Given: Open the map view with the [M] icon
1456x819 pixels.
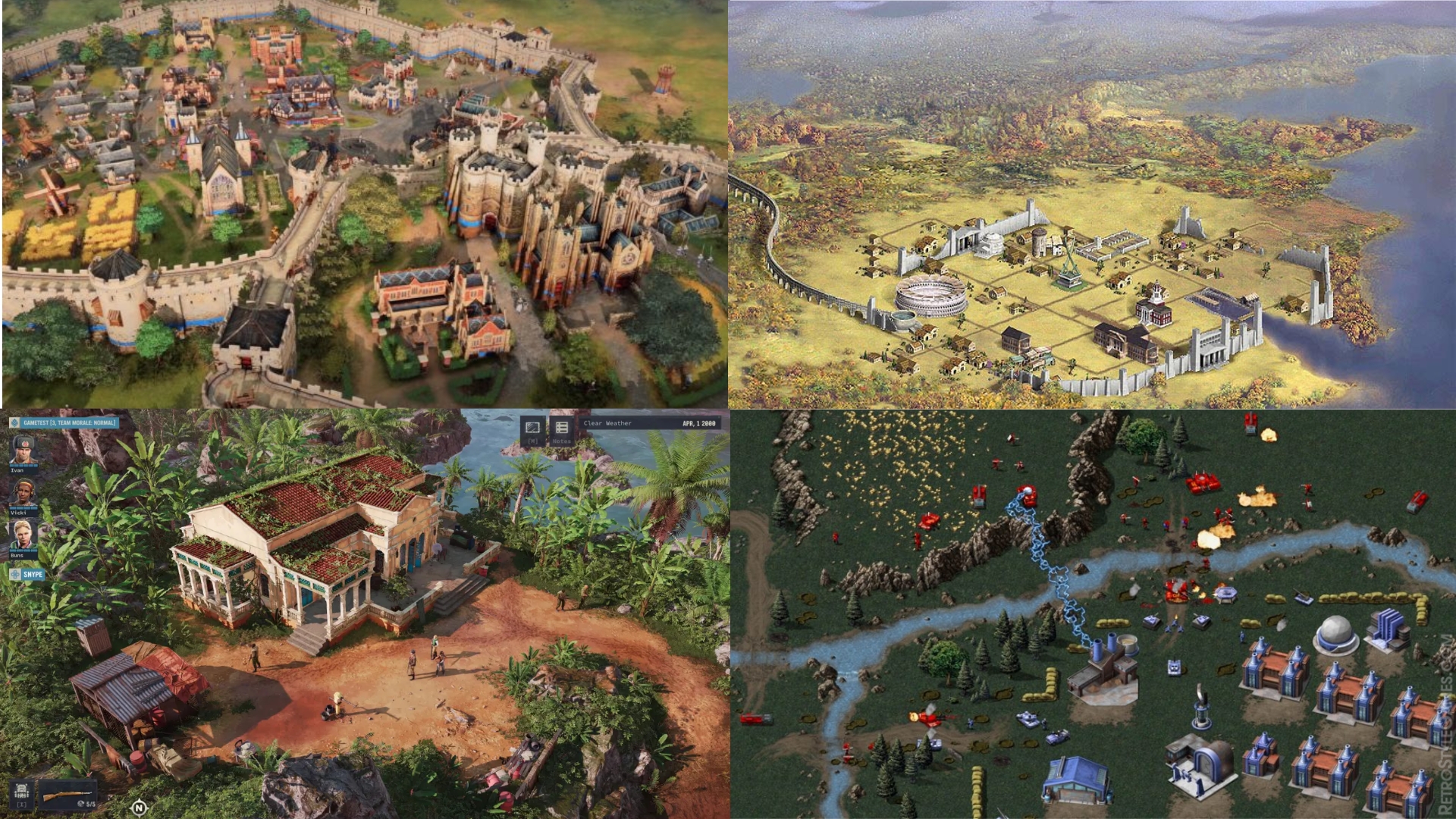Looking at the screenshot, I should click(532, 427).
